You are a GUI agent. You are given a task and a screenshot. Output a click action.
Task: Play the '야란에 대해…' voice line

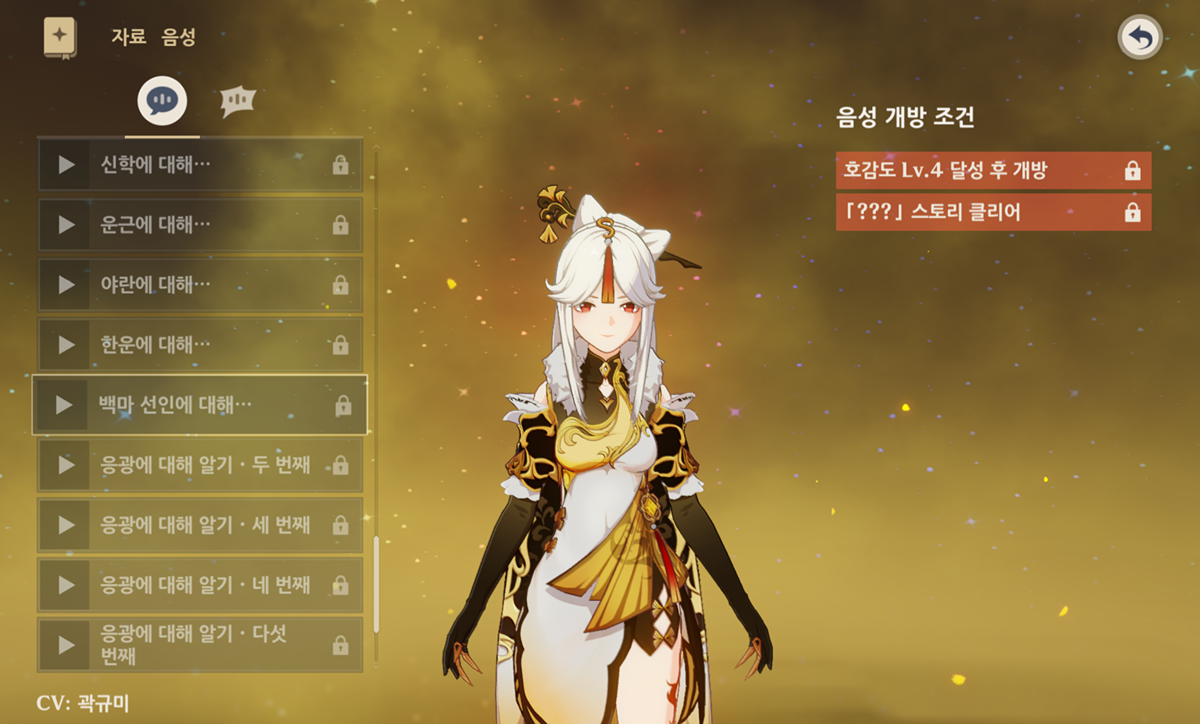click(x=67, y=284)
